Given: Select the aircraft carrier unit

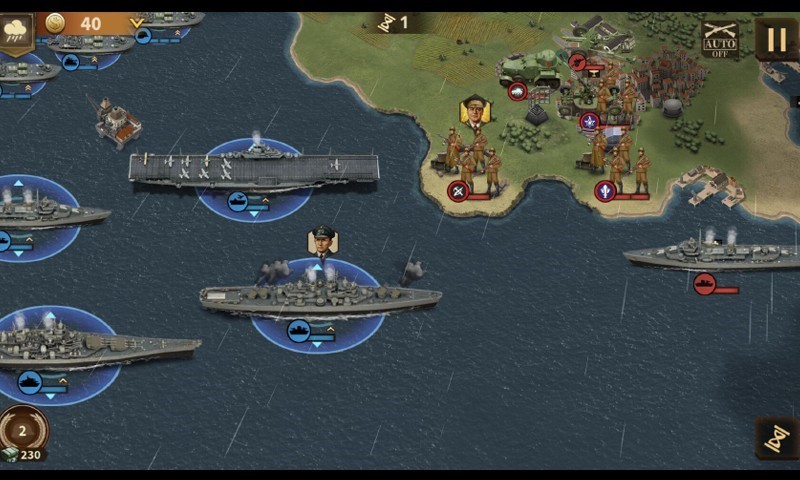Looking at the screenshot, I should [x=253, y=169].
